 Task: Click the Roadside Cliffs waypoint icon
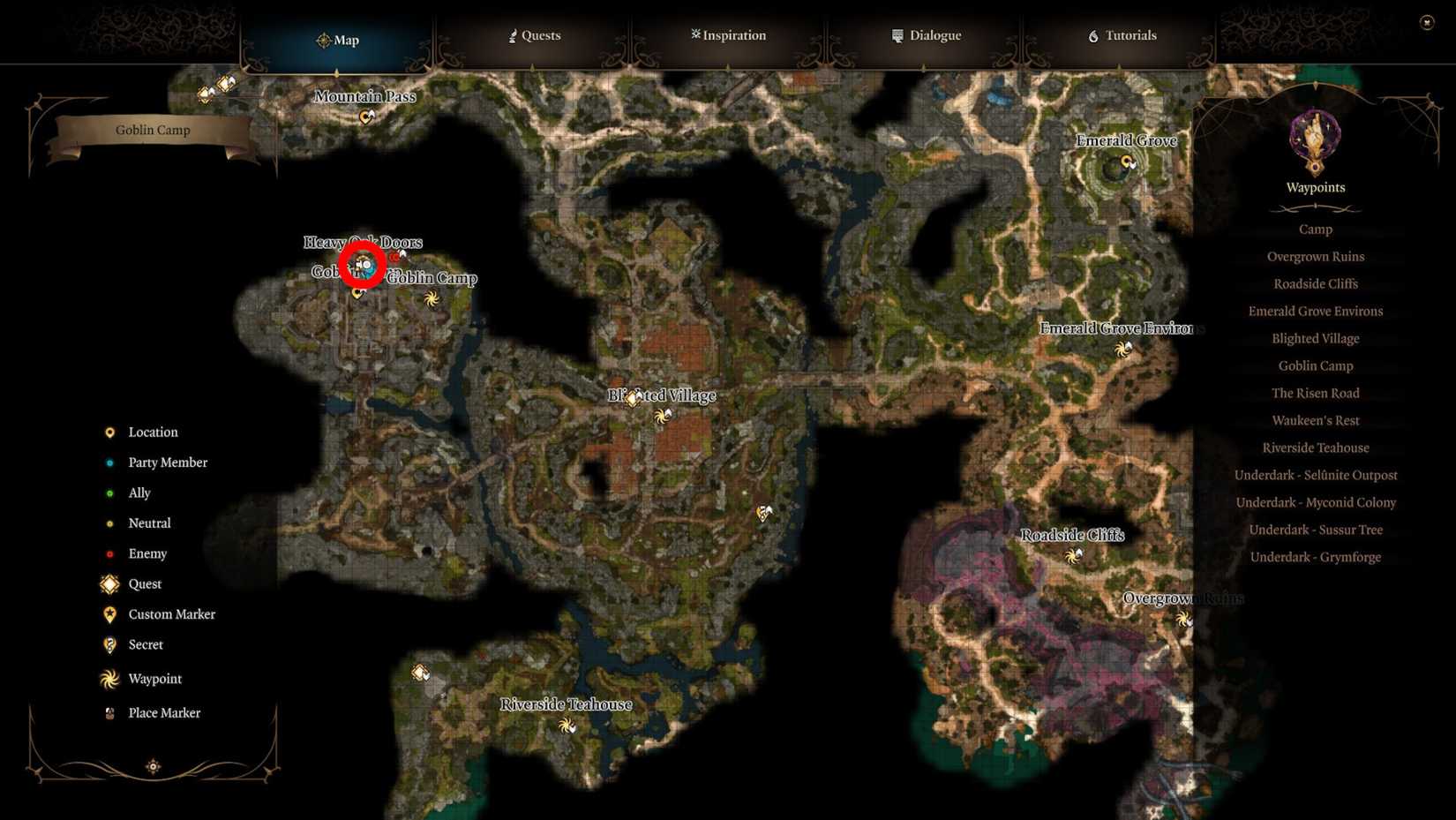click(1074, 556)
